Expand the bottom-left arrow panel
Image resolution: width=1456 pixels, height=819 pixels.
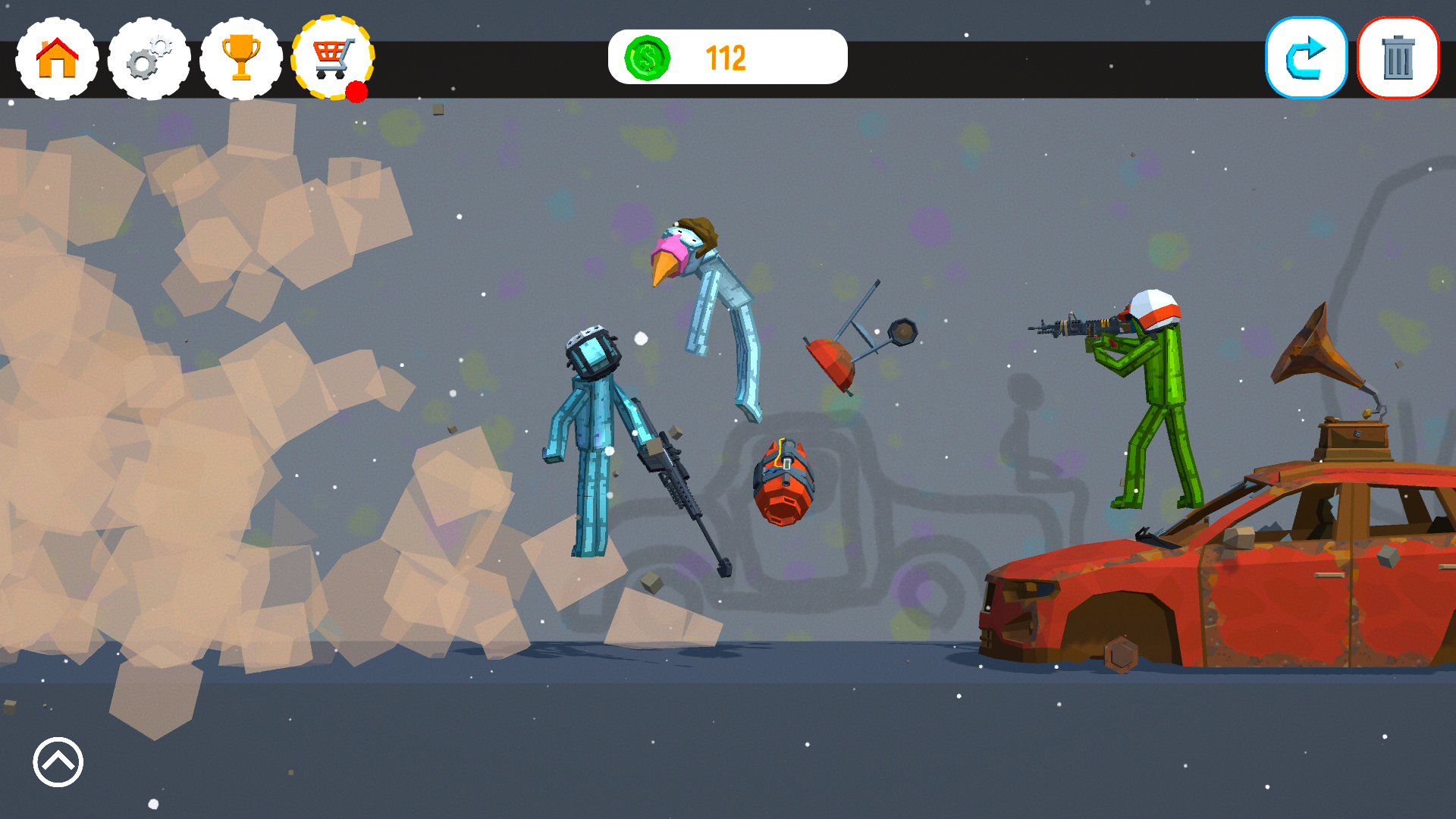[57, 762]
